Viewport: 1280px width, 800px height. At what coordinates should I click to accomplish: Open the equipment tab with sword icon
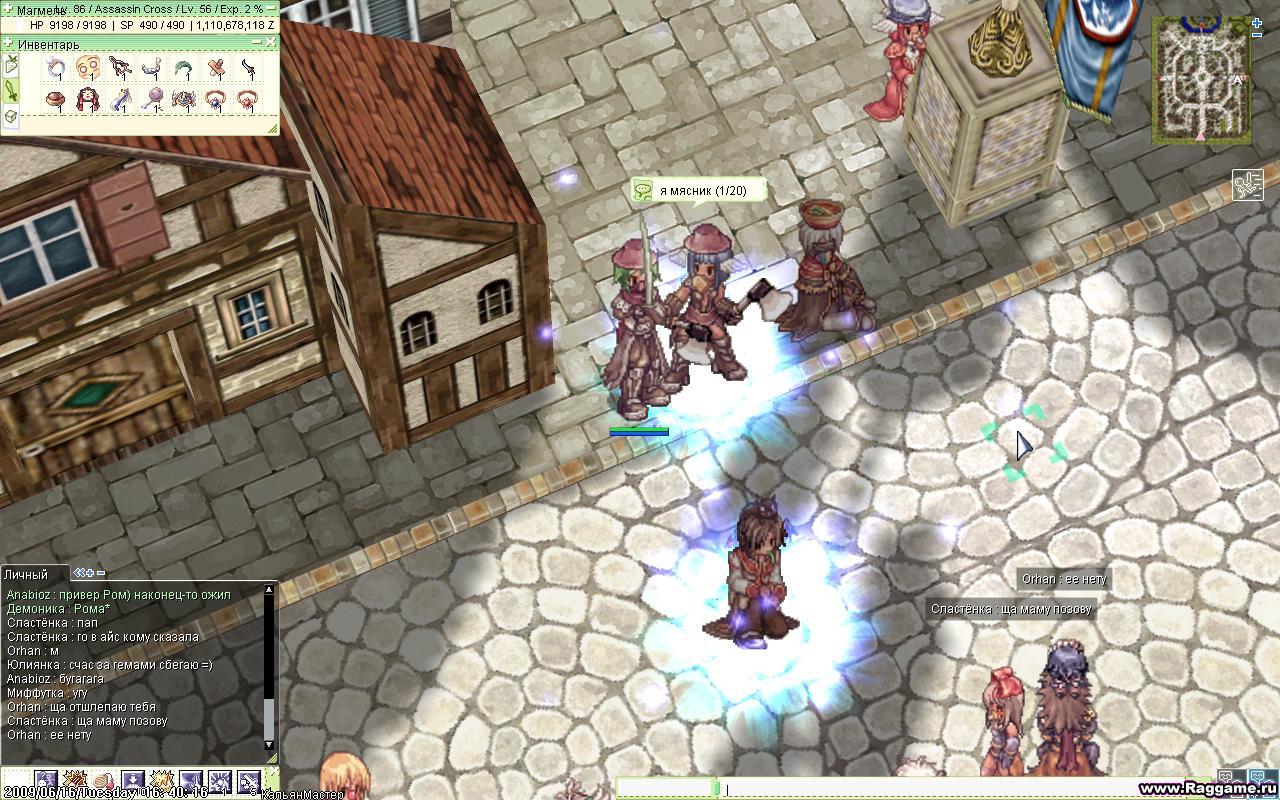[x=10, y=92]
